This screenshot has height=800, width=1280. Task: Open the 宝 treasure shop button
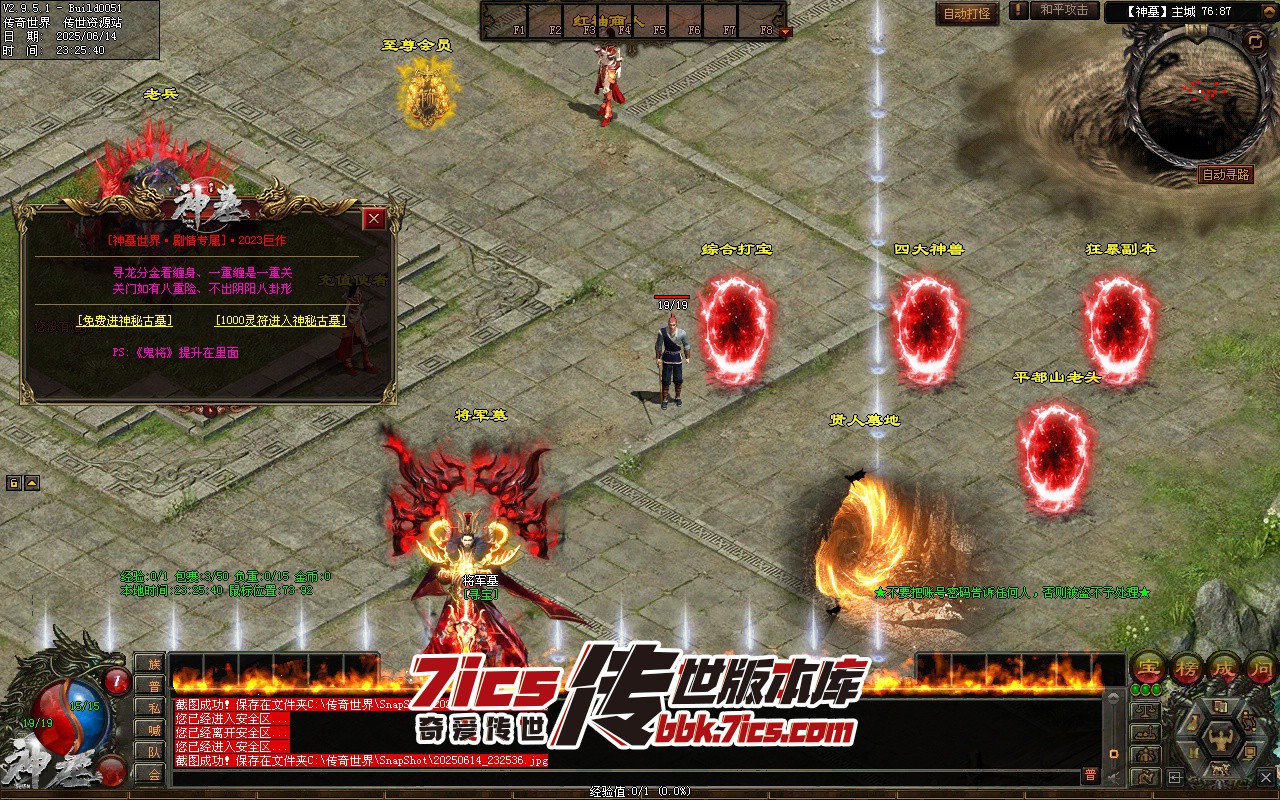click(x=1148, y=668)
